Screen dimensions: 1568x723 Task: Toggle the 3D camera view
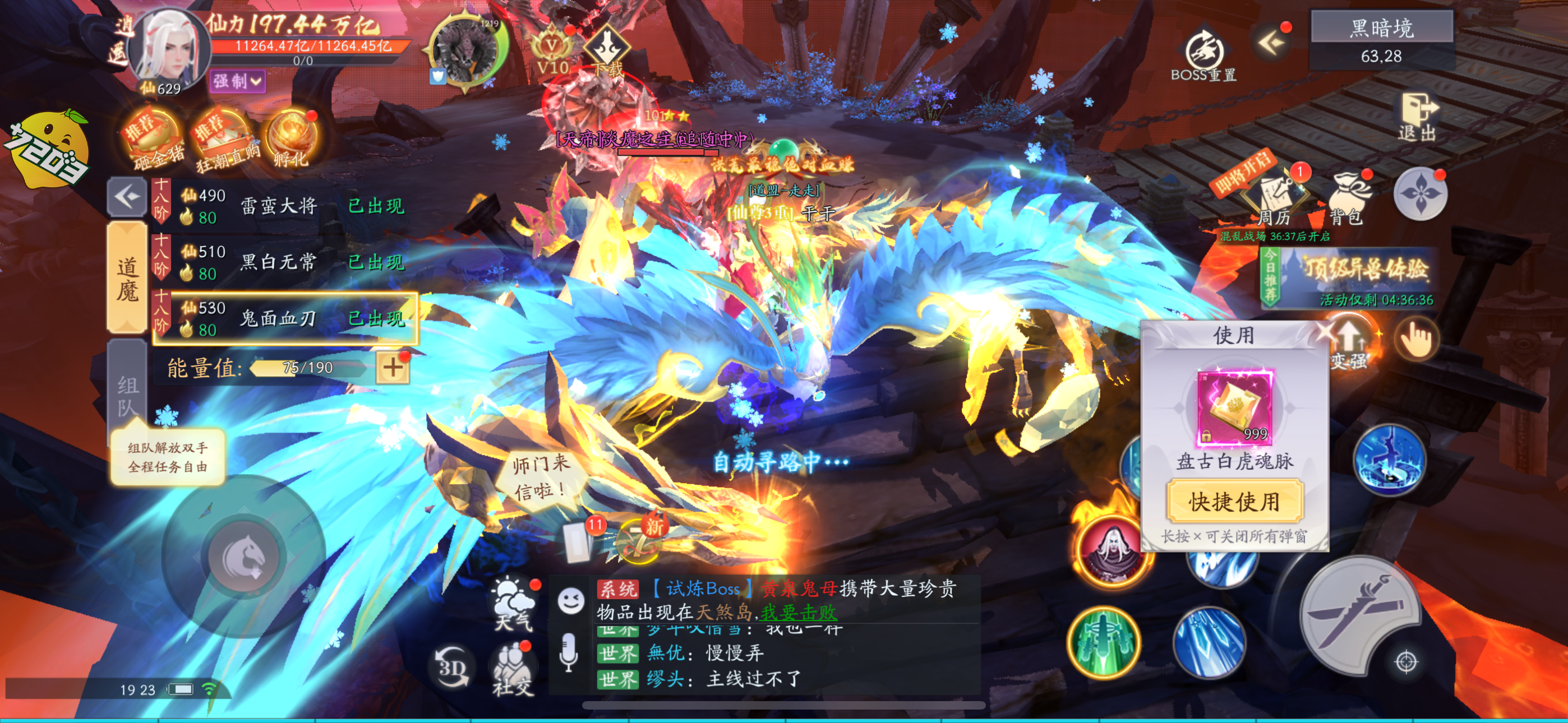(452, 668)
